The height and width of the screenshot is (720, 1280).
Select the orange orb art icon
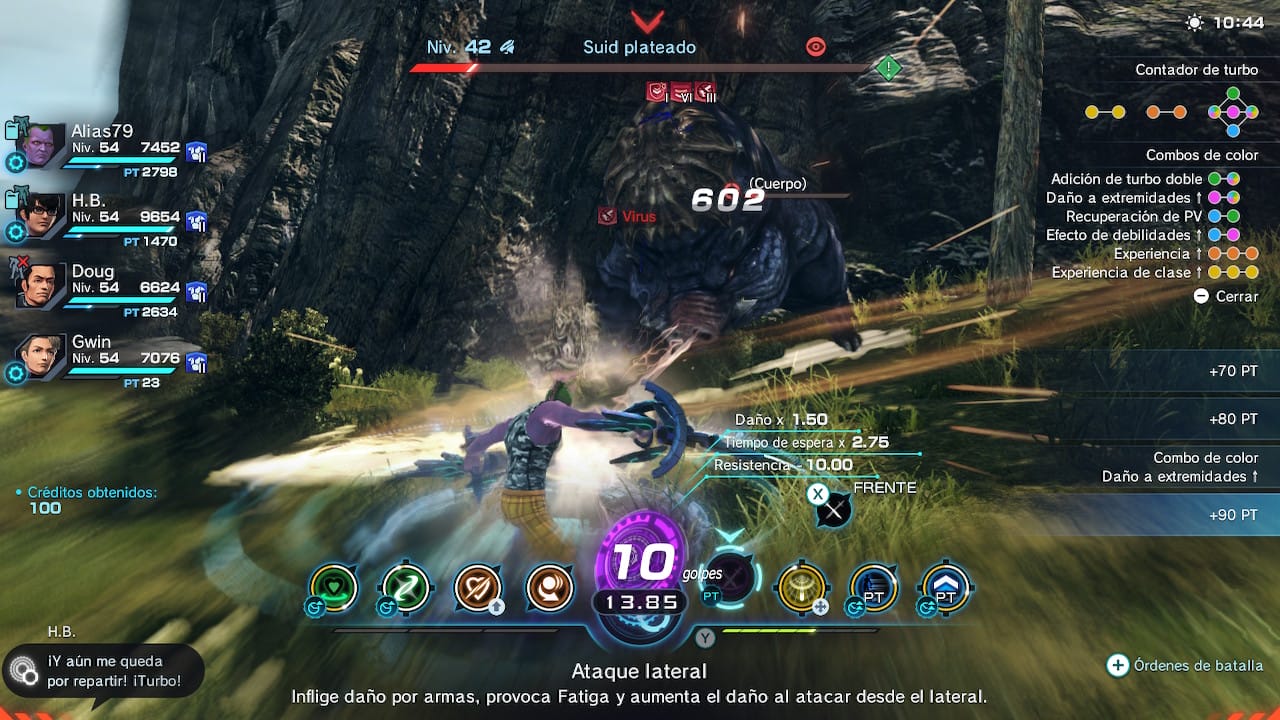pyautogui.click(x=549, y=587)
